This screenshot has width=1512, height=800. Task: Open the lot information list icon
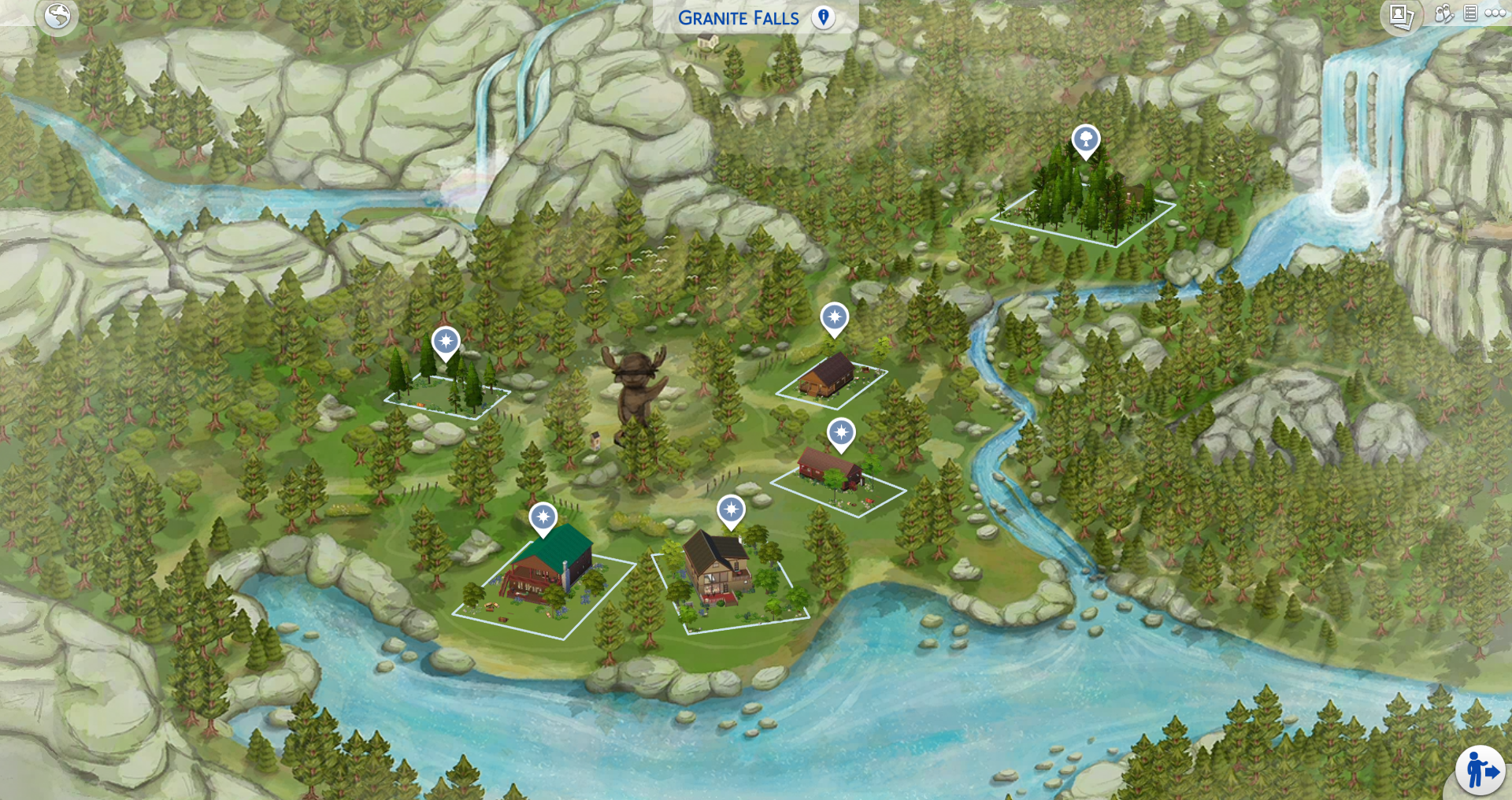pos(1471,14)
